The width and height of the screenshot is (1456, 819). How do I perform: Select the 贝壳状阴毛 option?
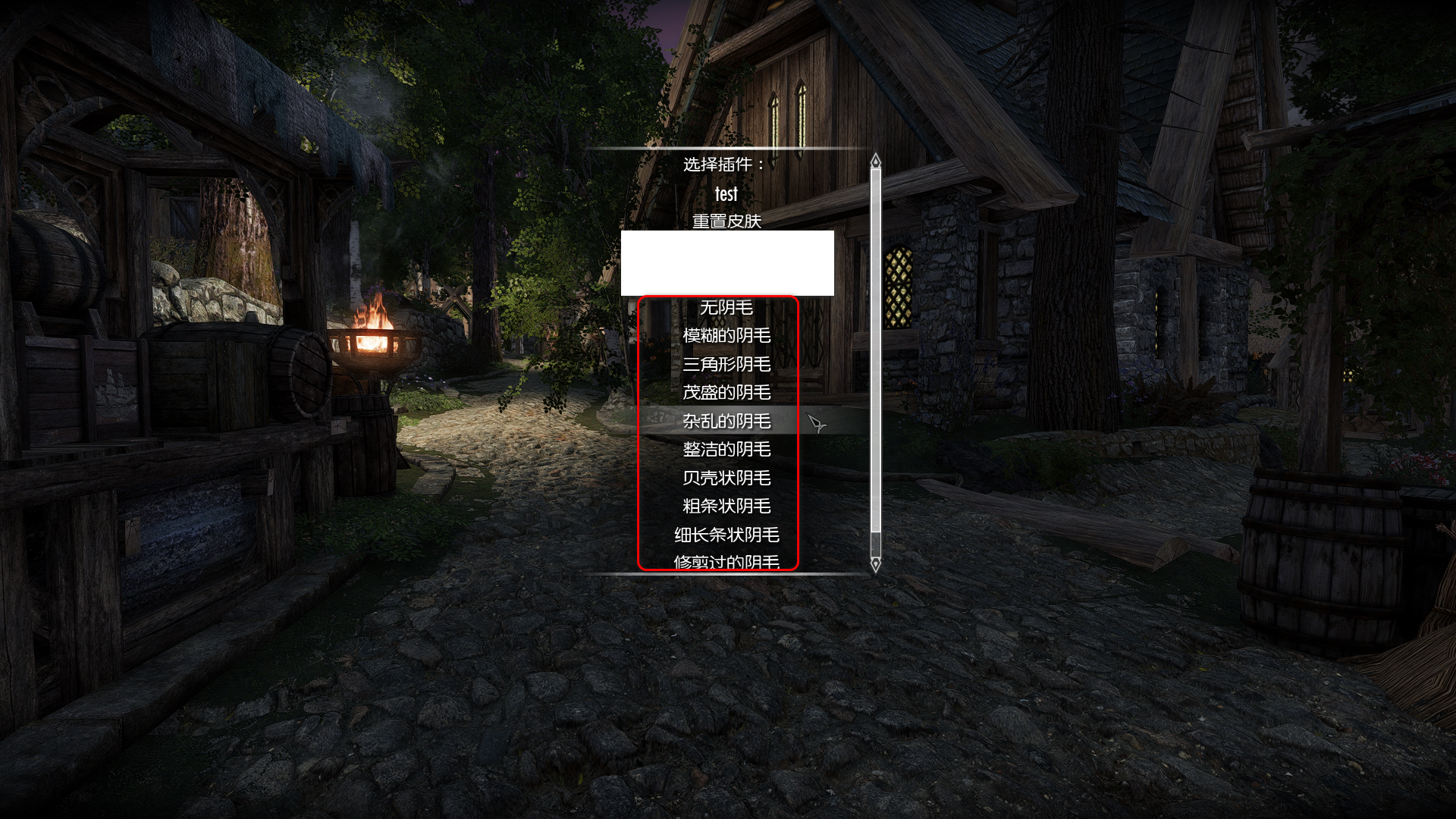coord(726,478)
